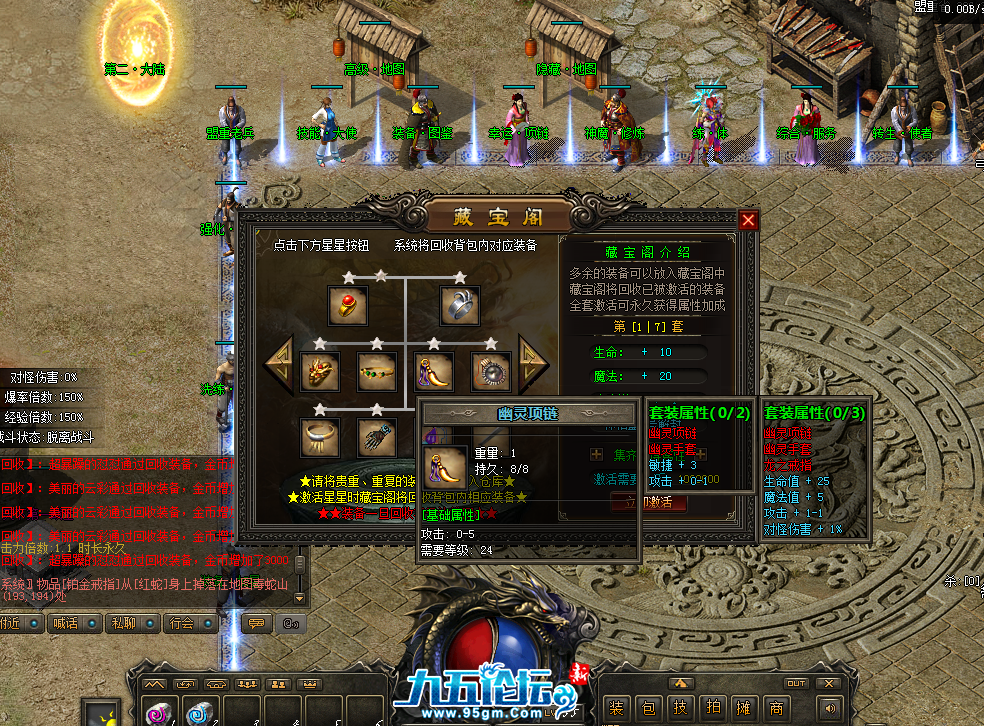Viewport: 984px width, 726px height.
Task: Select the red gem ring slot
Action: pos(348,306)
